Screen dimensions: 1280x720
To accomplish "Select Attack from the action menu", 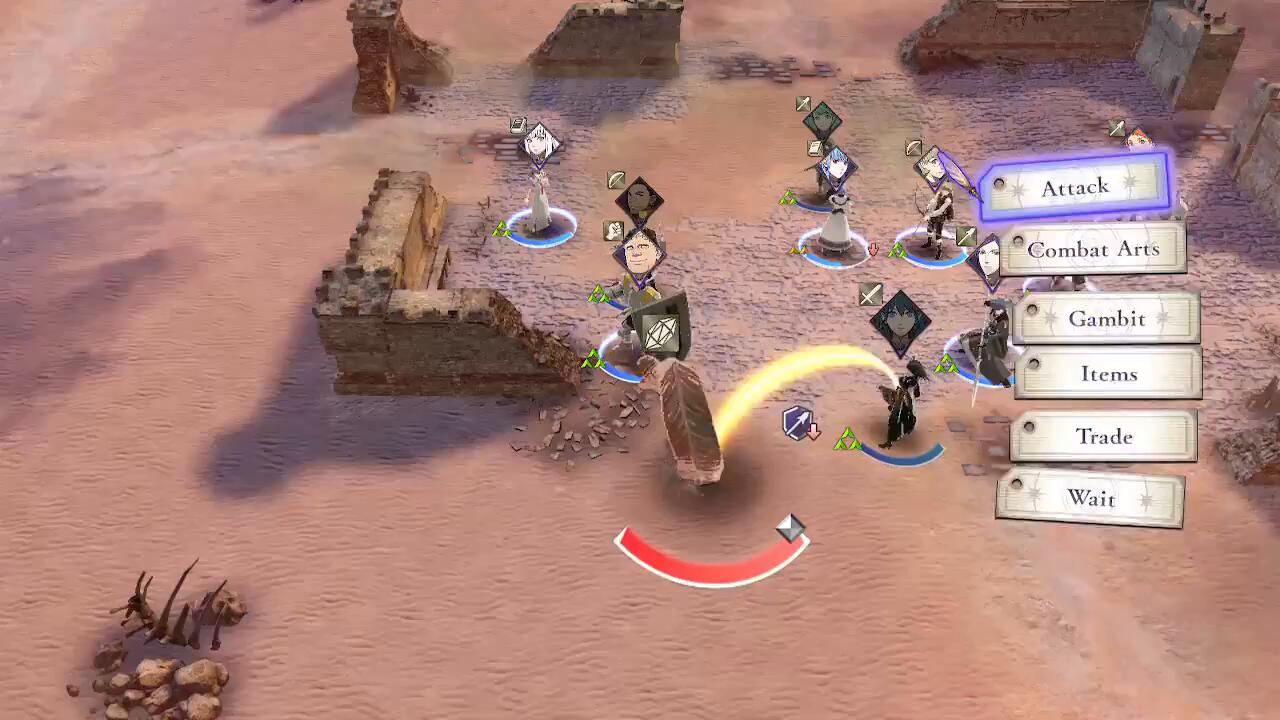I will point(1076,188).
